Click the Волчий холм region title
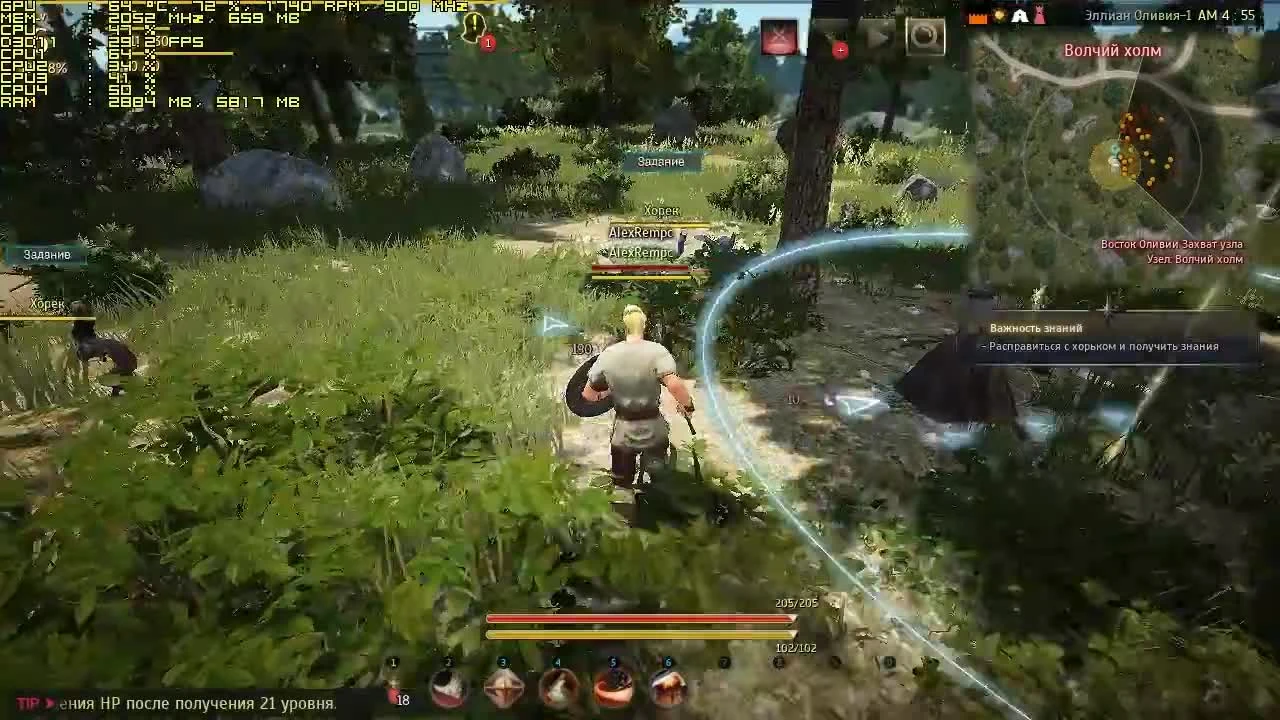Image resolution: width=1280 pixels, height=720 pixels. point(1111,49)
